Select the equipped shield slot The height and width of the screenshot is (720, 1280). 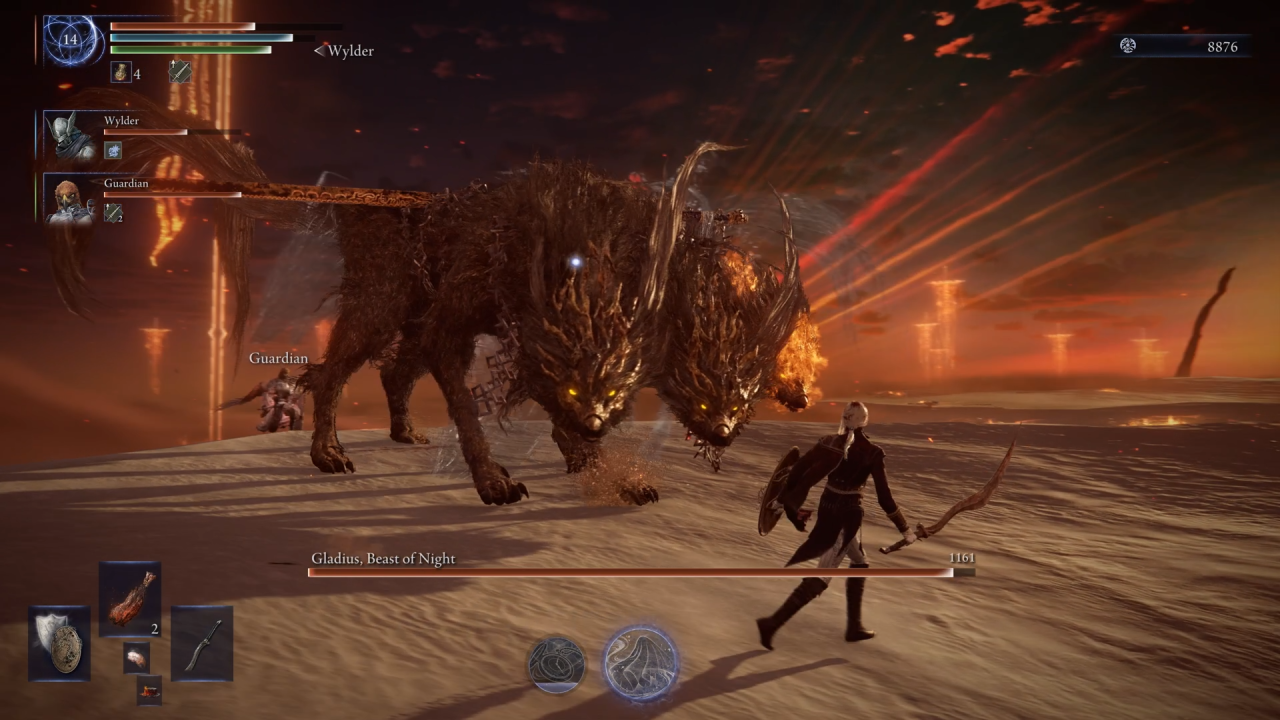[59, 643]
